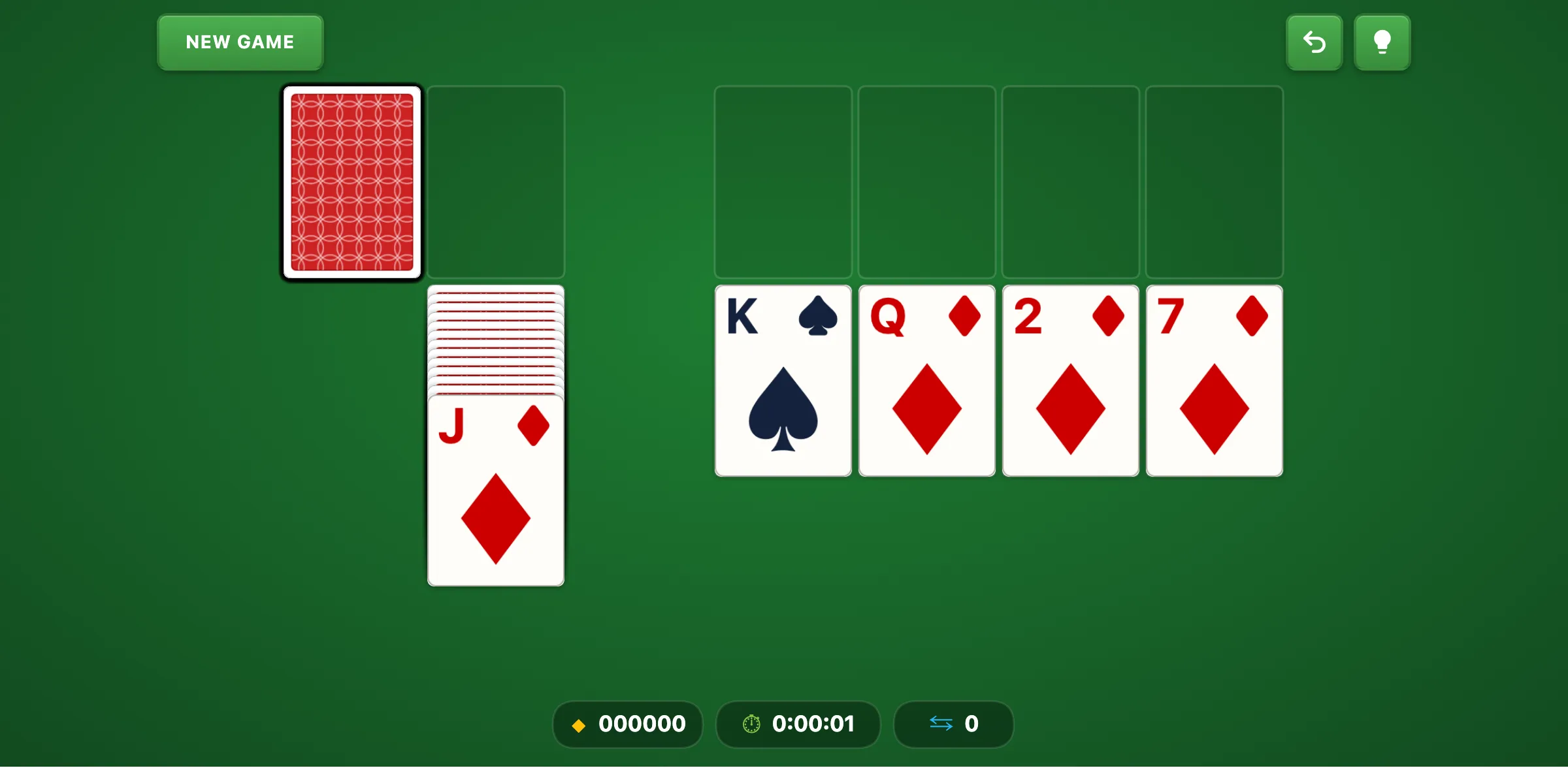Screen dimensions: 1568x768
Task: Select the Two of Diamonds card
Action: (1070, 381)
